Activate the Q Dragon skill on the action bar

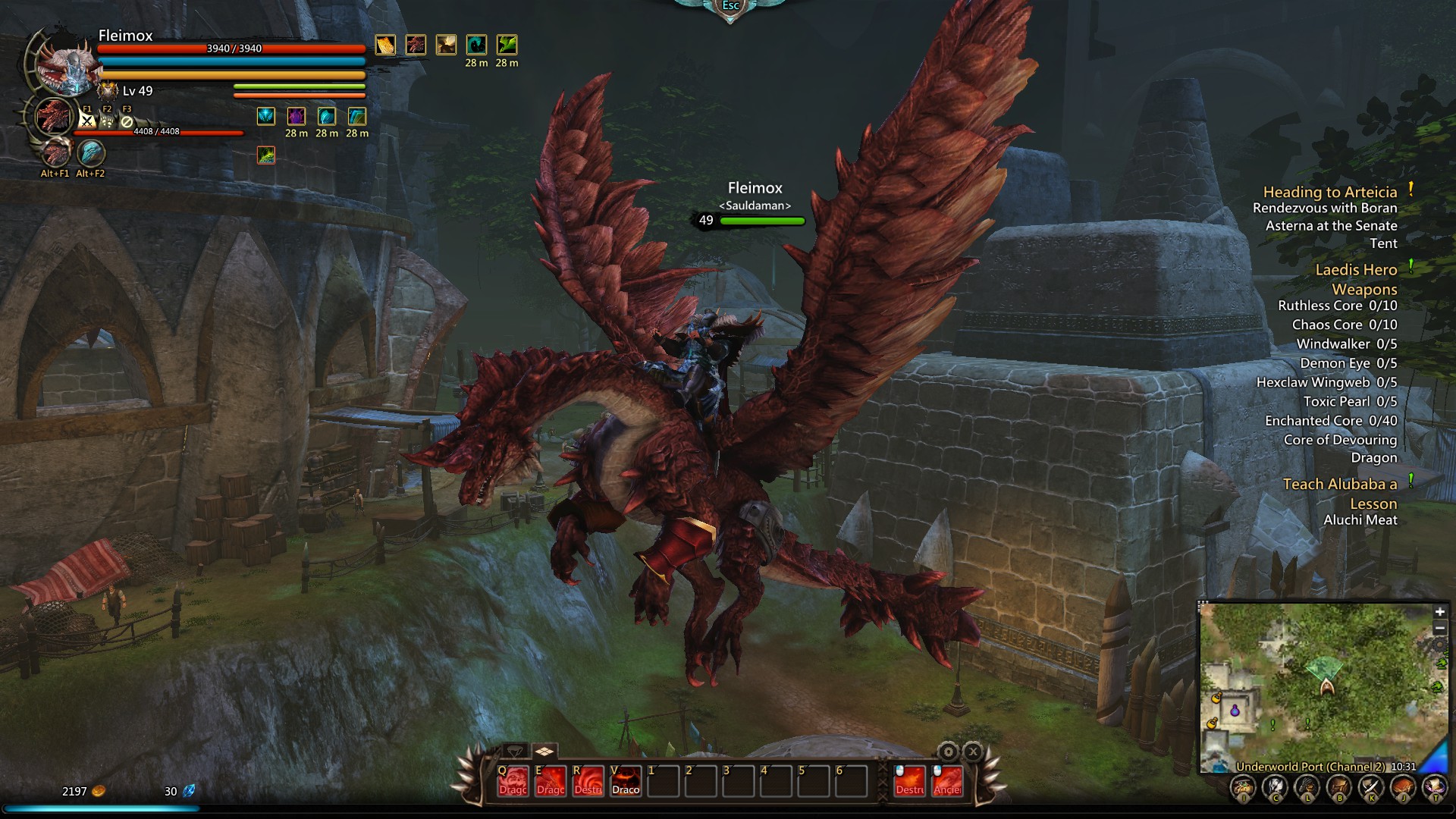pos(513,782)
